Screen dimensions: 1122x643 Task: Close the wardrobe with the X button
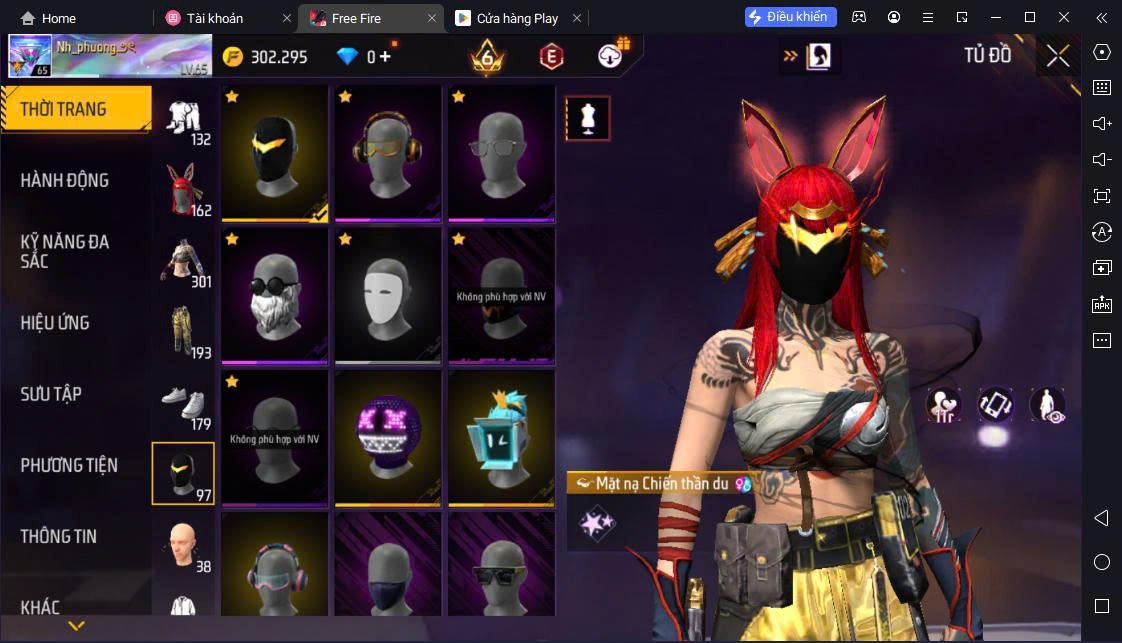pos(1058,56)
